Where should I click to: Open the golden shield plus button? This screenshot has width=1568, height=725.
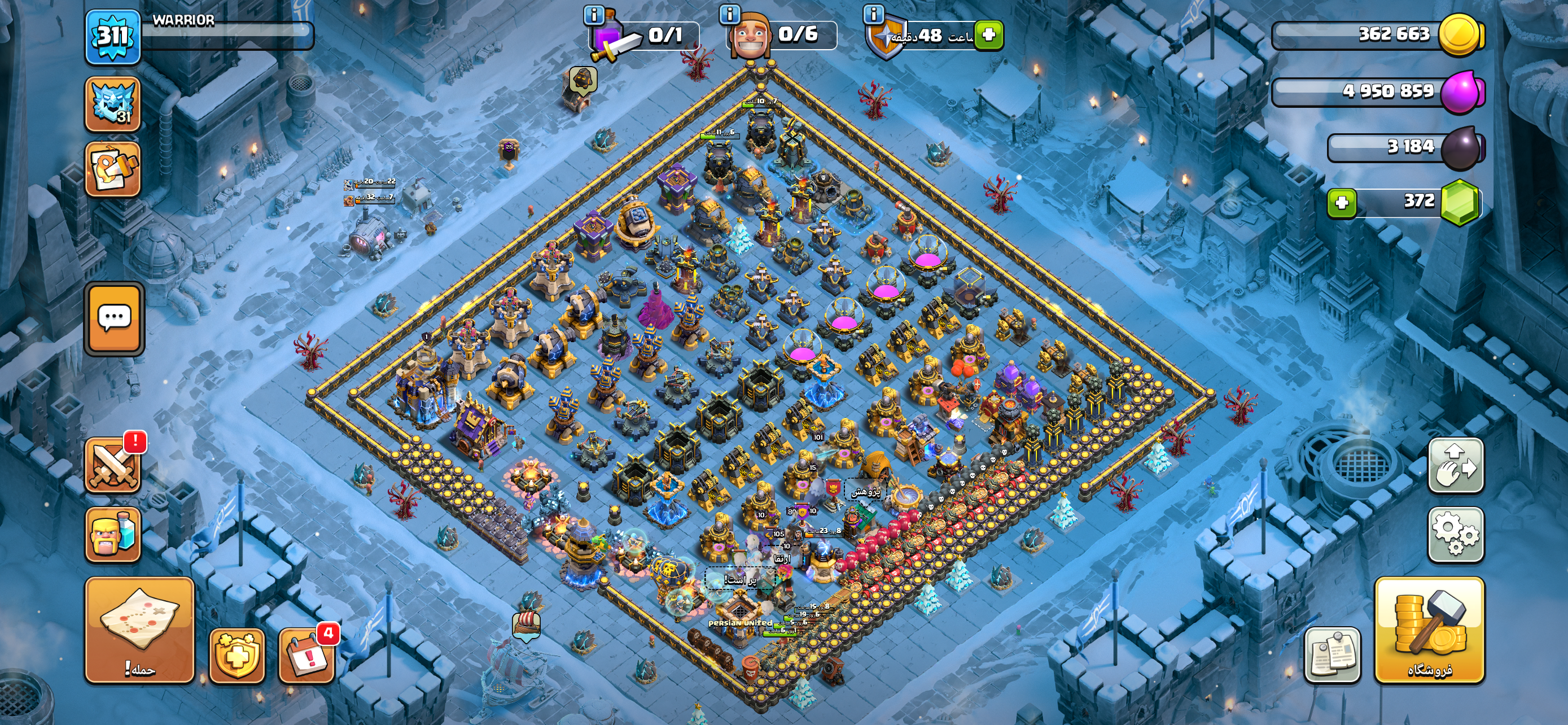pyautogui.click(x=237, y=656)
